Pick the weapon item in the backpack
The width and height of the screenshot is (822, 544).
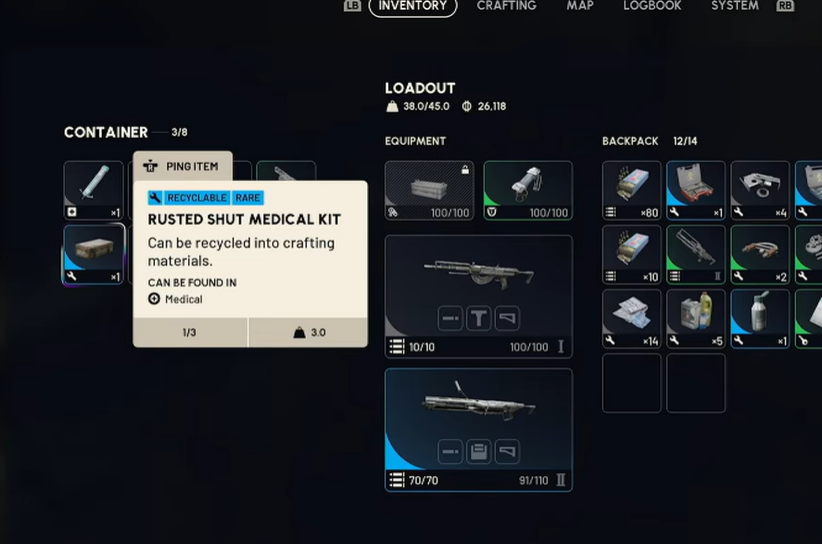pos(695,254)
